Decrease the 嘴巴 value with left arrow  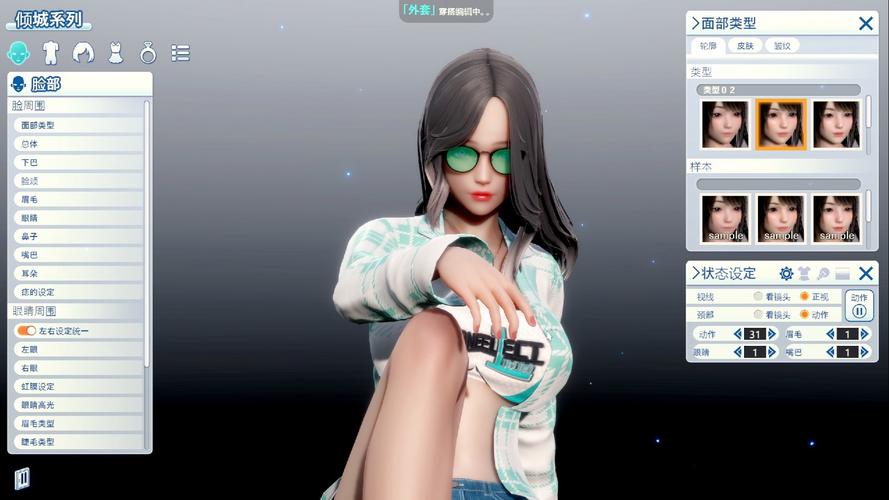(830, 352)
